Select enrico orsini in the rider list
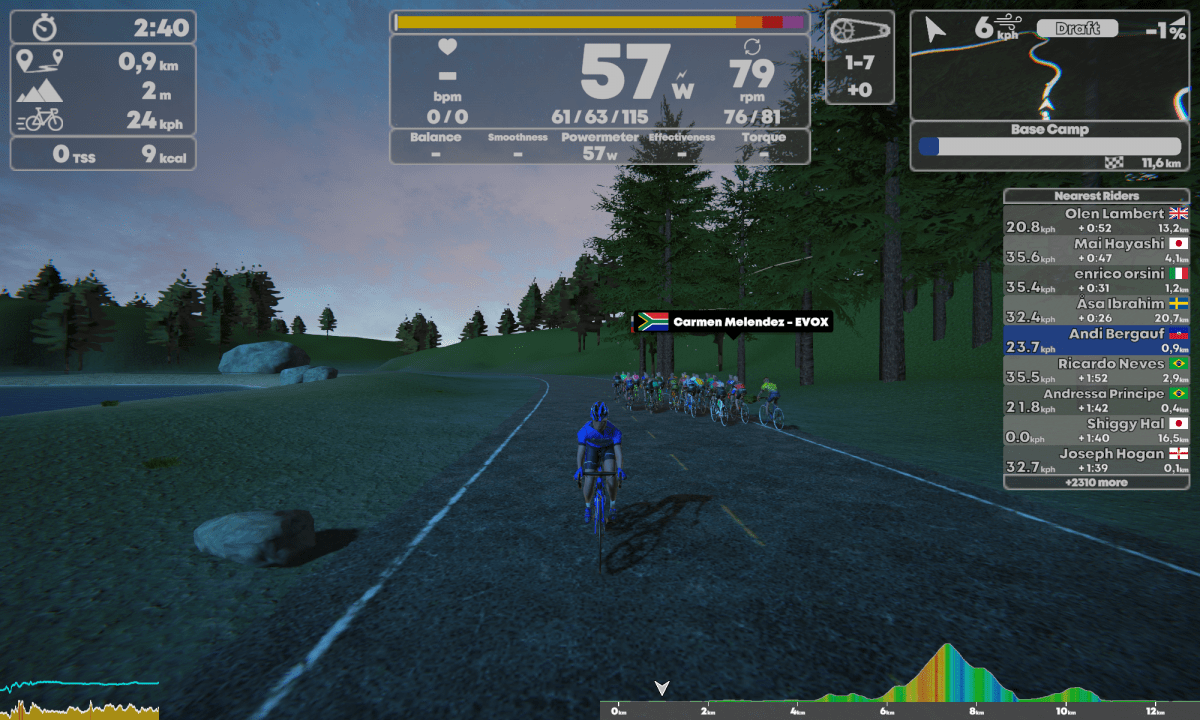The height and width of the screenshot is (720, 1200). [x=1096, y=280]
